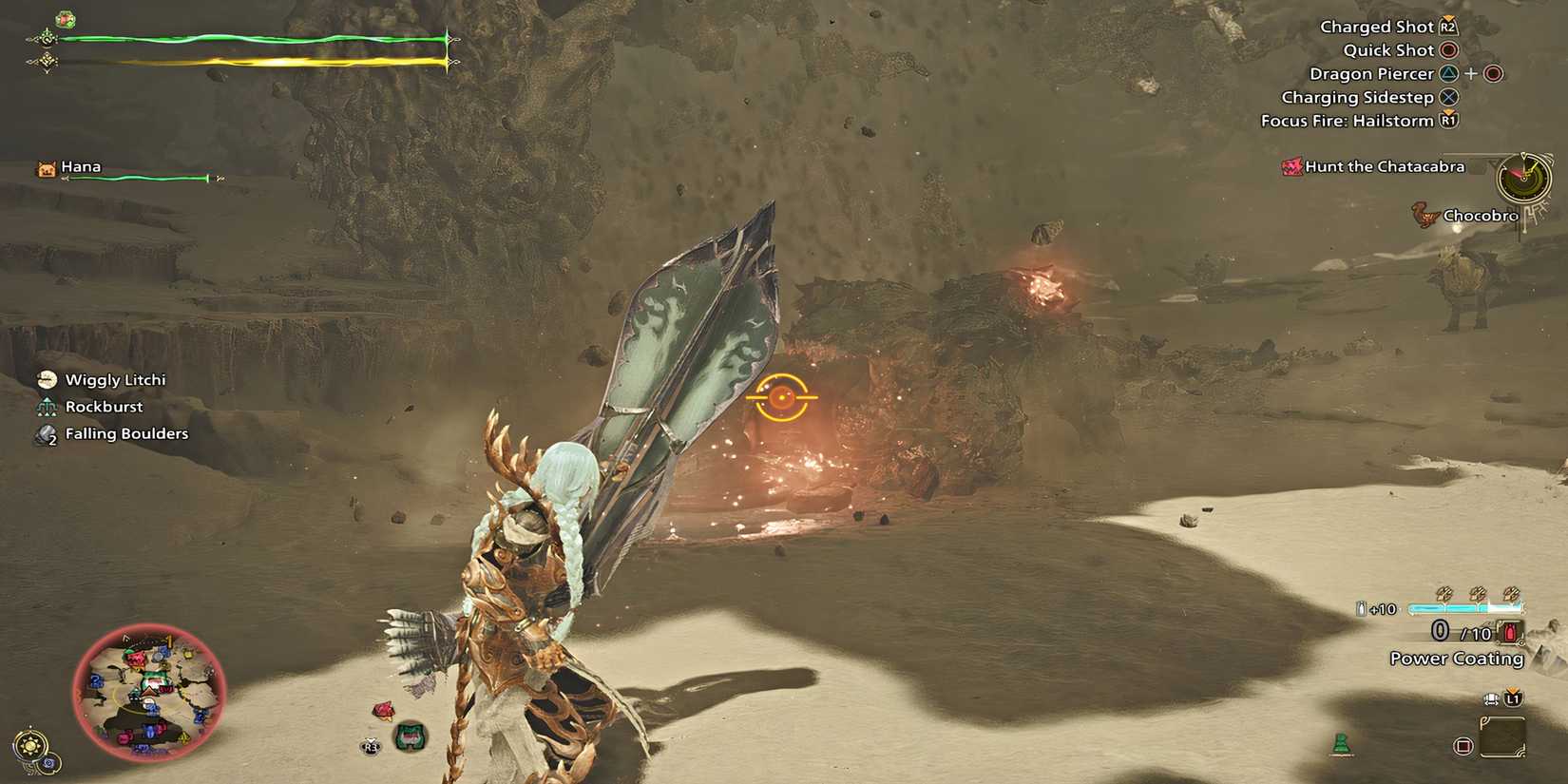Expand the item bar via L1 chevron
Screen dimensions: 1568x784
click(1513, 698)
